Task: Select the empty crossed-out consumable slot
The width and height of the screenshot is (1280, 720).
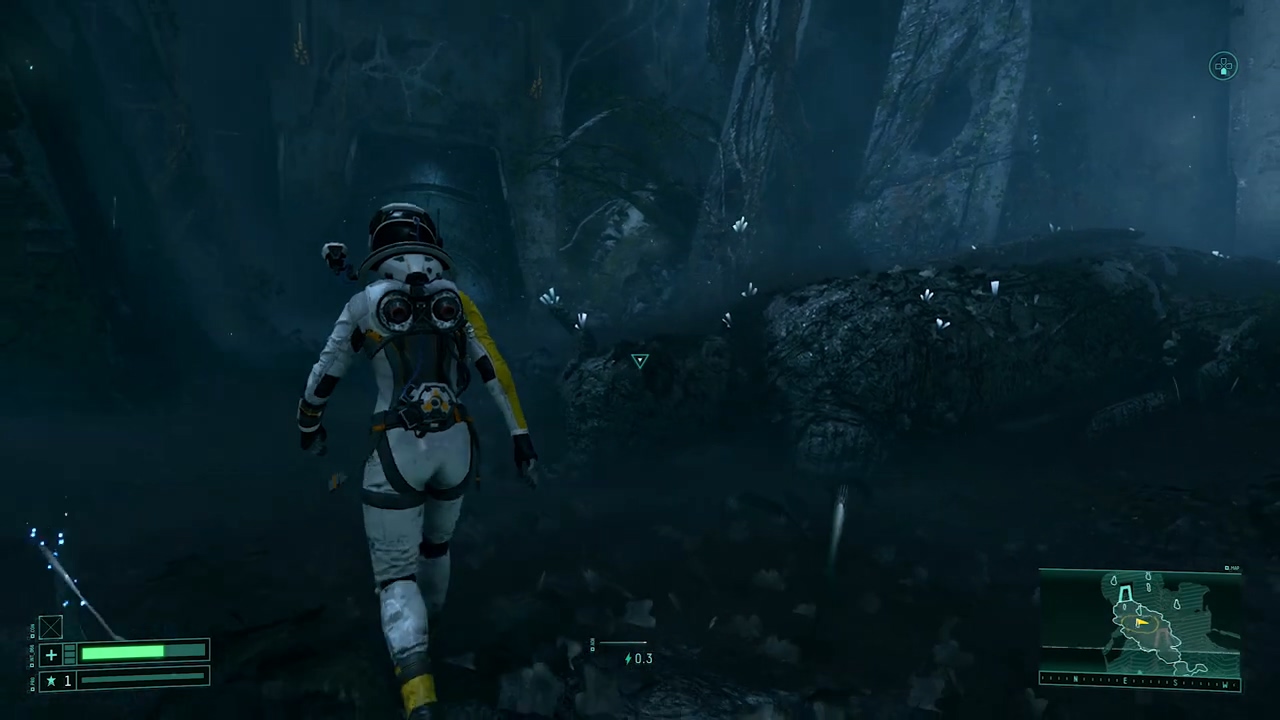Action: pyautogui.click(x=50, y=627)
